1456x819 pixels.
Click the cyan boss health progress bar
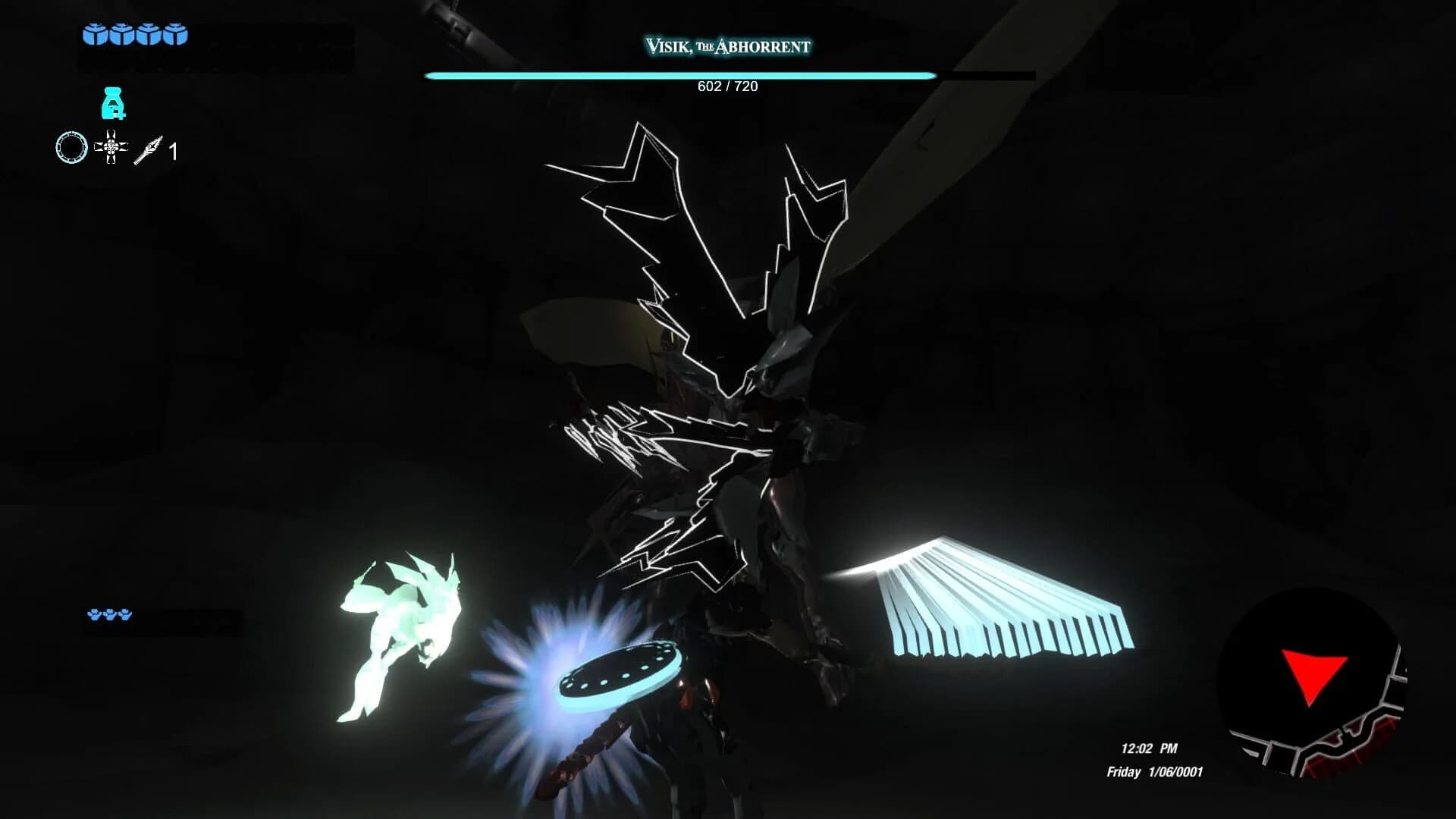(680, 76)
